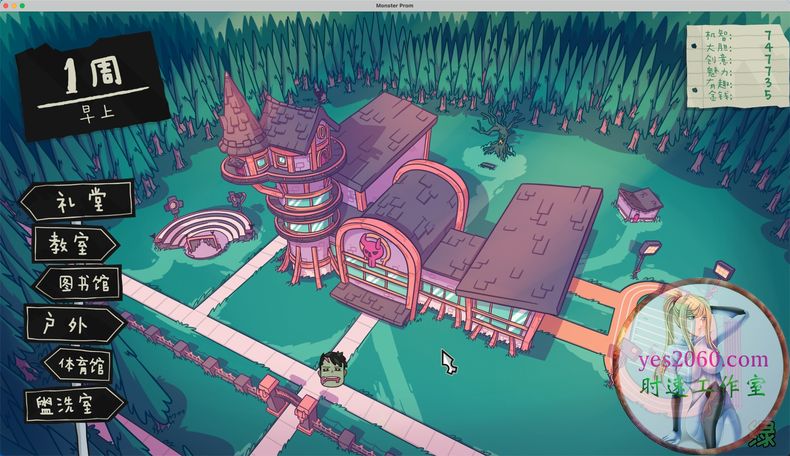
Task: Pick the 户外 location sign
Action: (x=75, y=324)
